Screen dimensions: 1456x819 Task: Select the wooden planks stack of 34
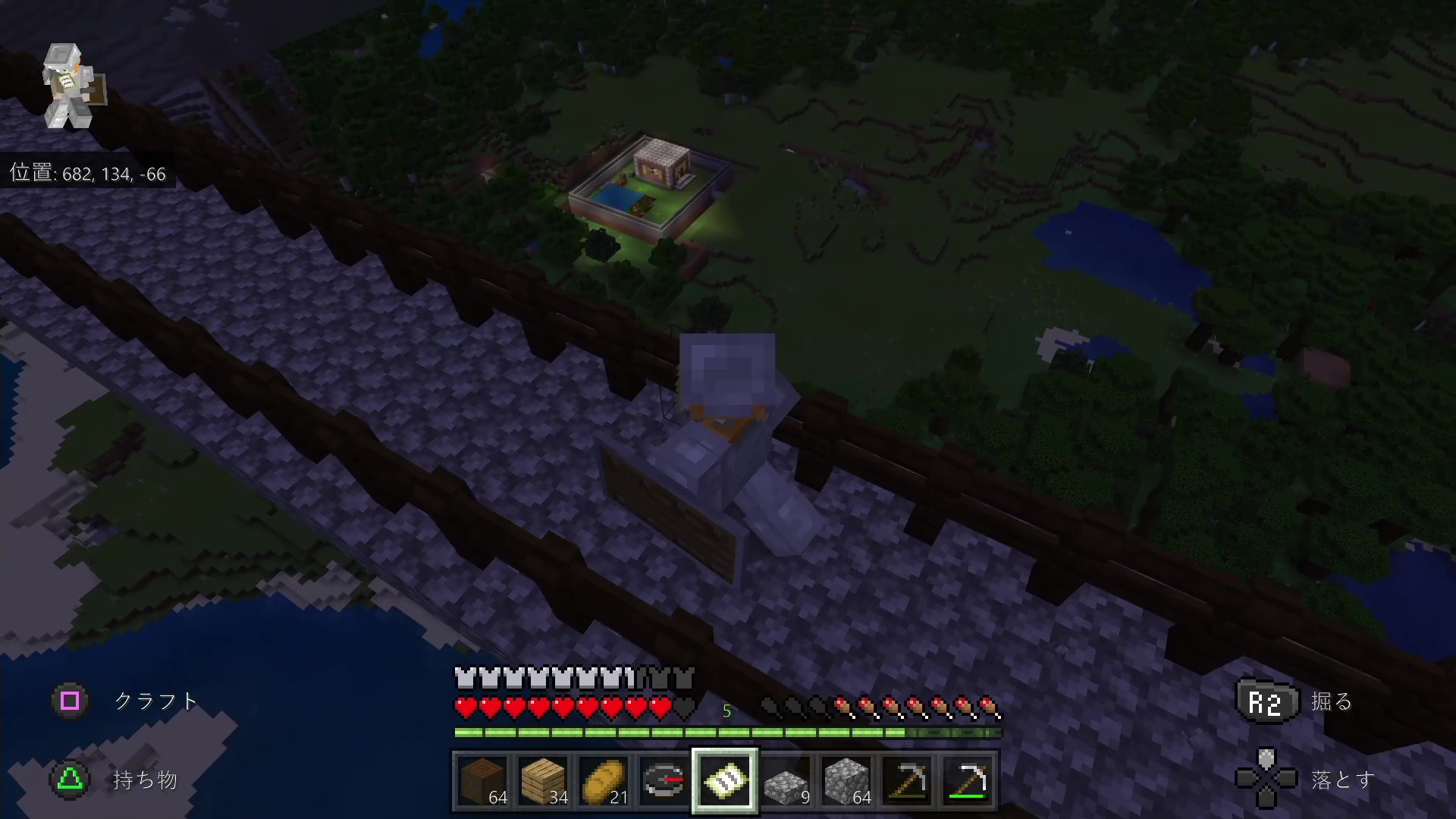544,780
